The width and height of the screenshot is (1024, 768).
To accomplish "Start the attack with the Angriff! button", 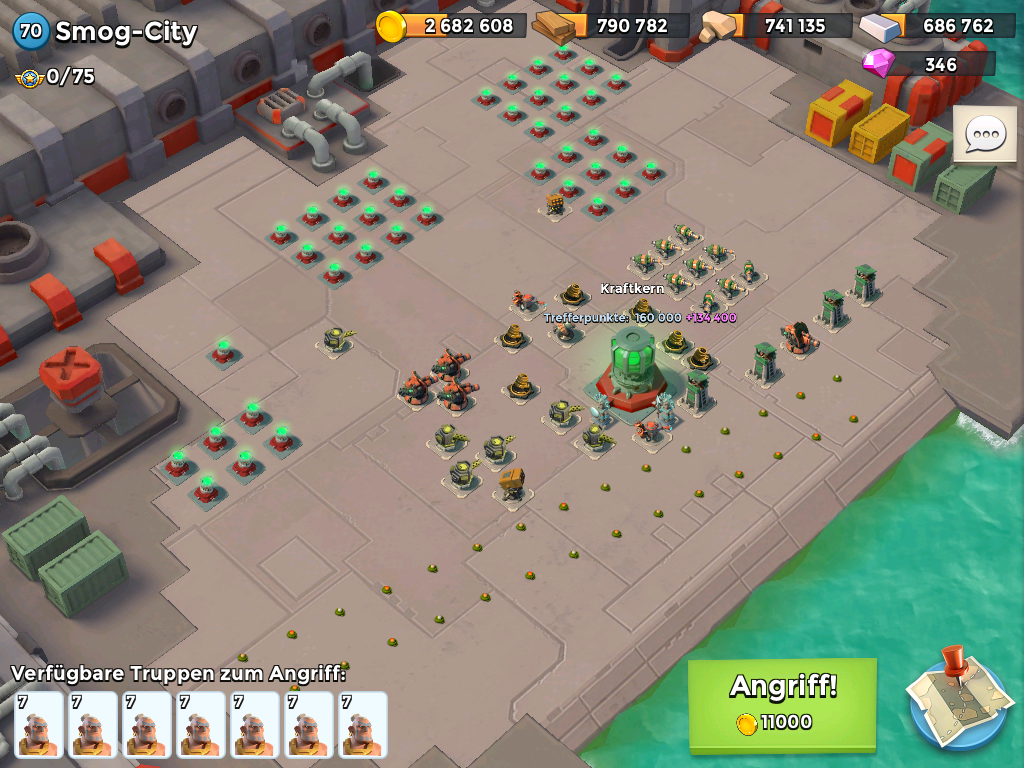I will [x=782, y=703].
